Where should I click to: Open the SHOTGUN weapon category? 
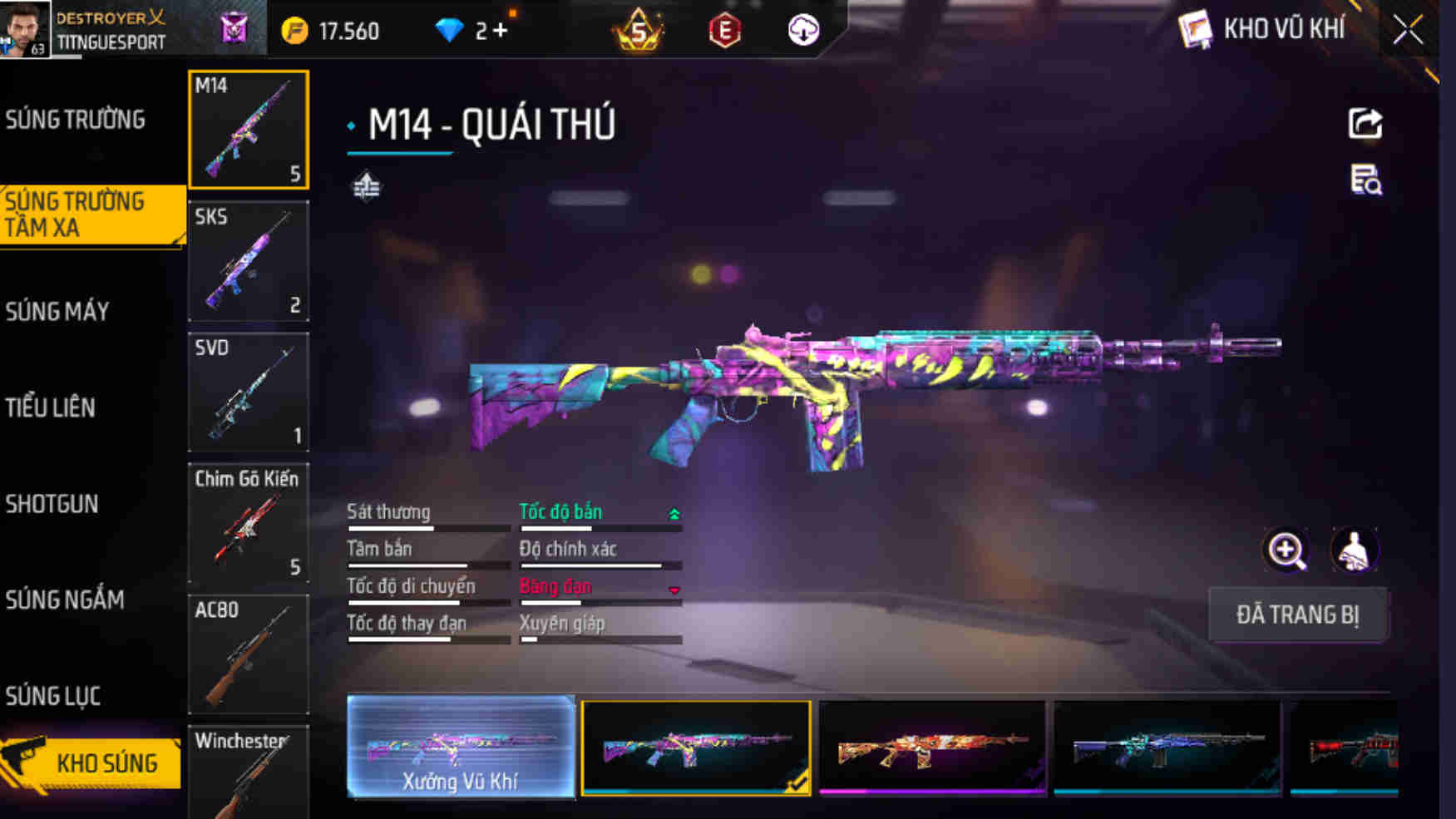click(x=52, y=504)
